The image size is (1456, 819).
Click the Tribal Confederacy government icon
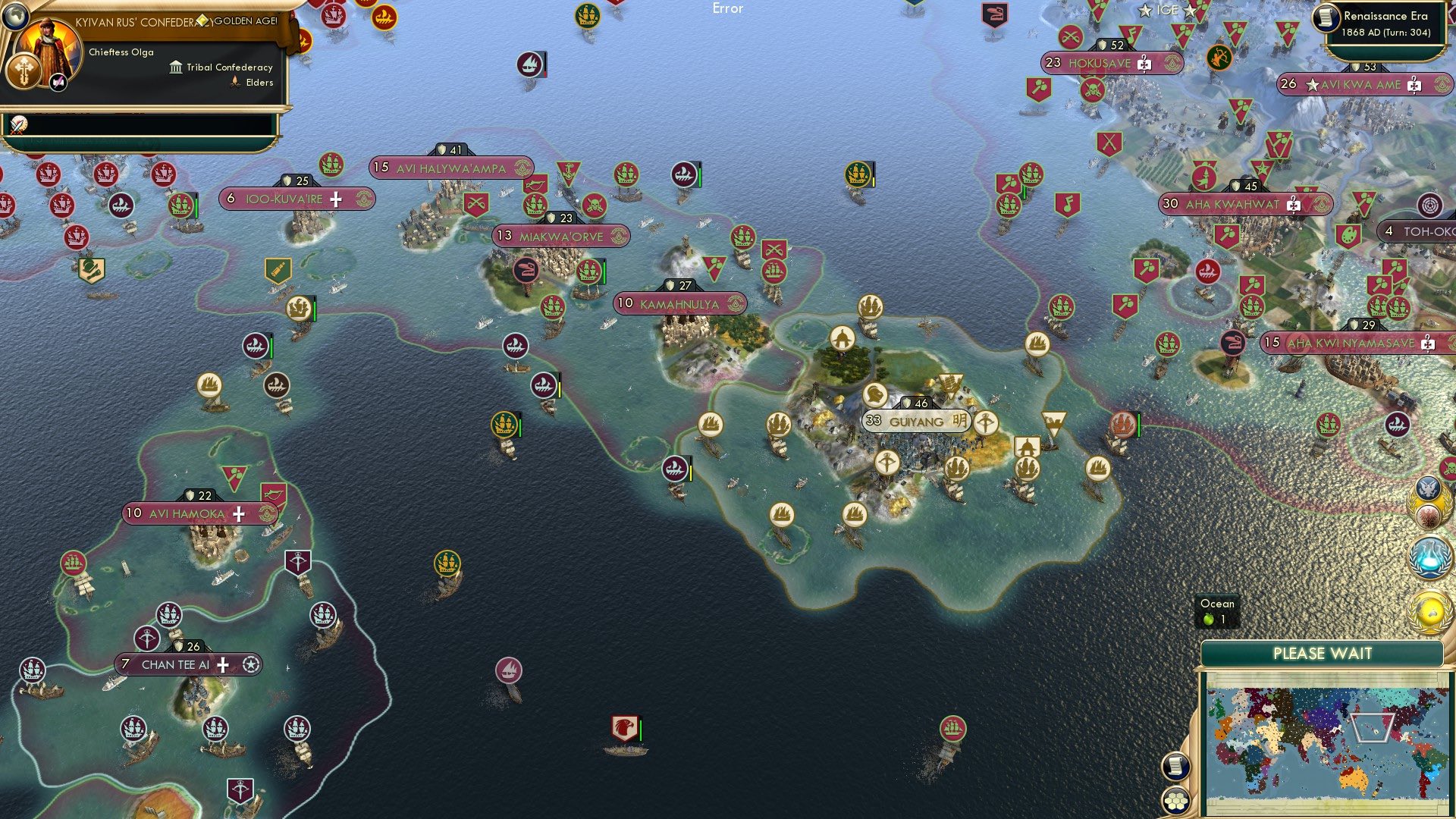click(175, 67)
